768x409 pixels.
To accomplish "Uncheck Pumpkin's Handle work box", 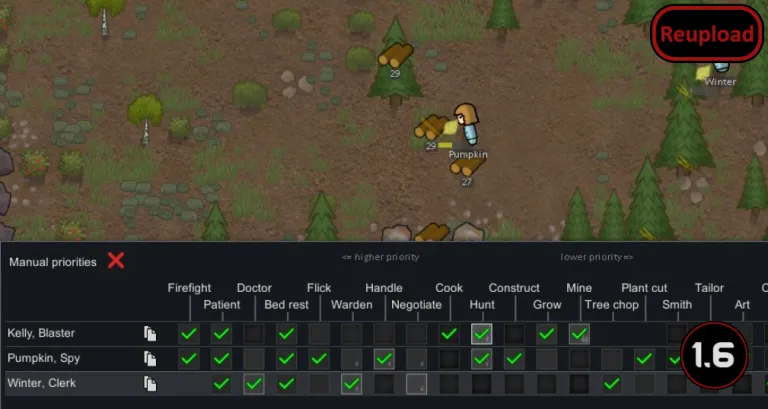I will pos(384,358).
